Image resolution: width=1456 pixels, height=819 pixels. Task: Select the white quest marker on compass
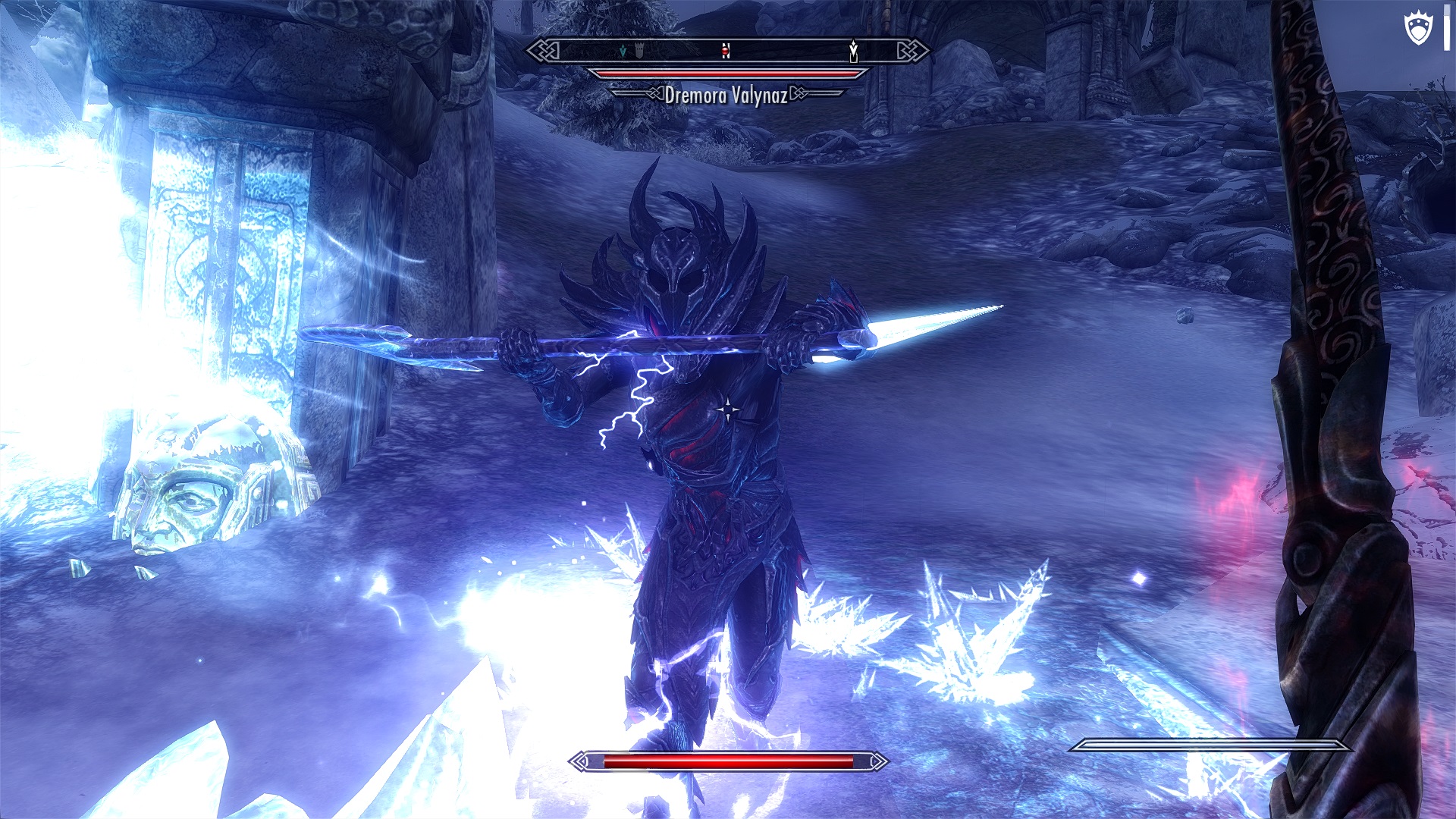click(853, 51)
